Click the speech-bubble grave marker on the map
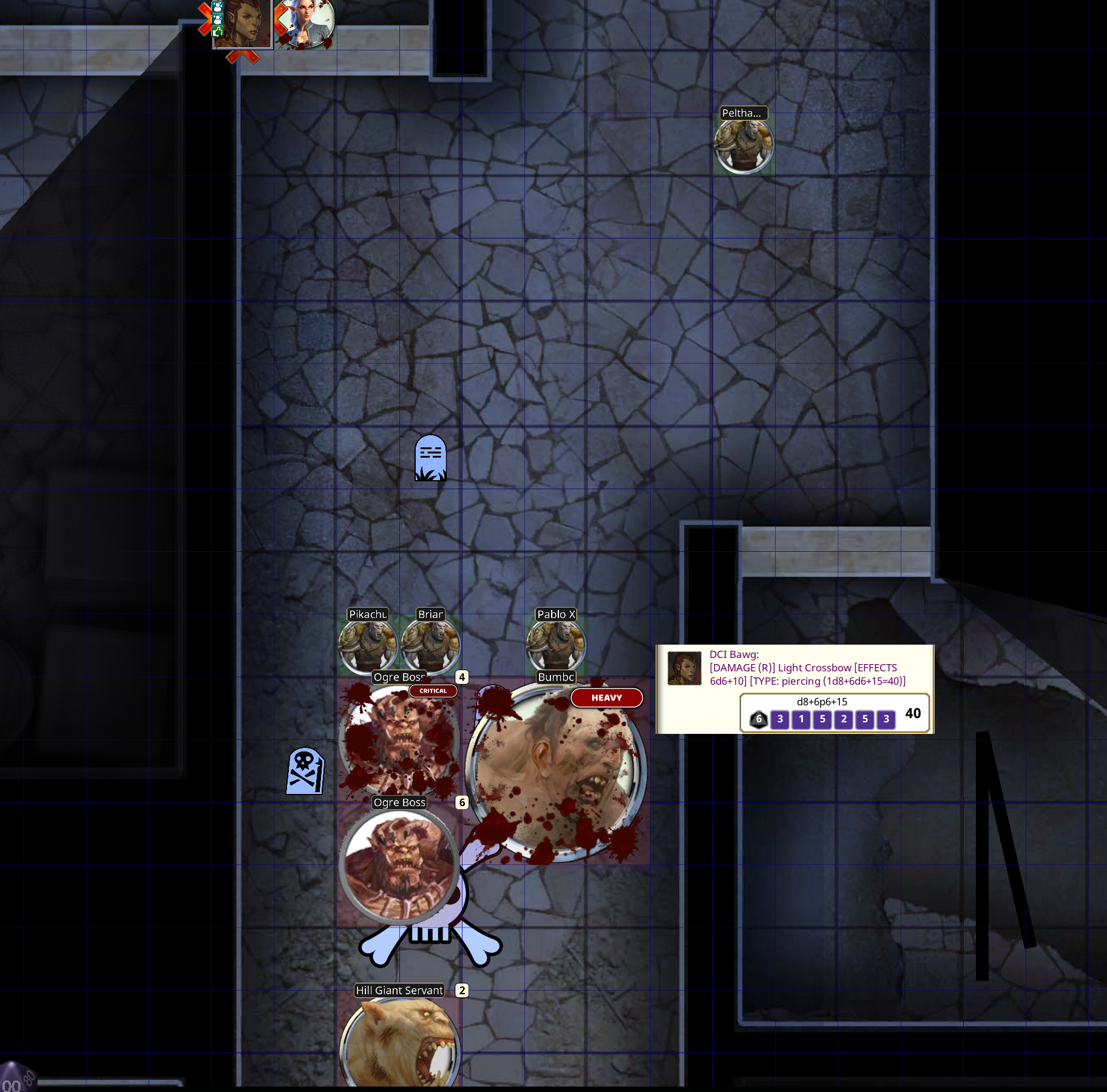1107x1092 pixels. click(x=431, y=460)
